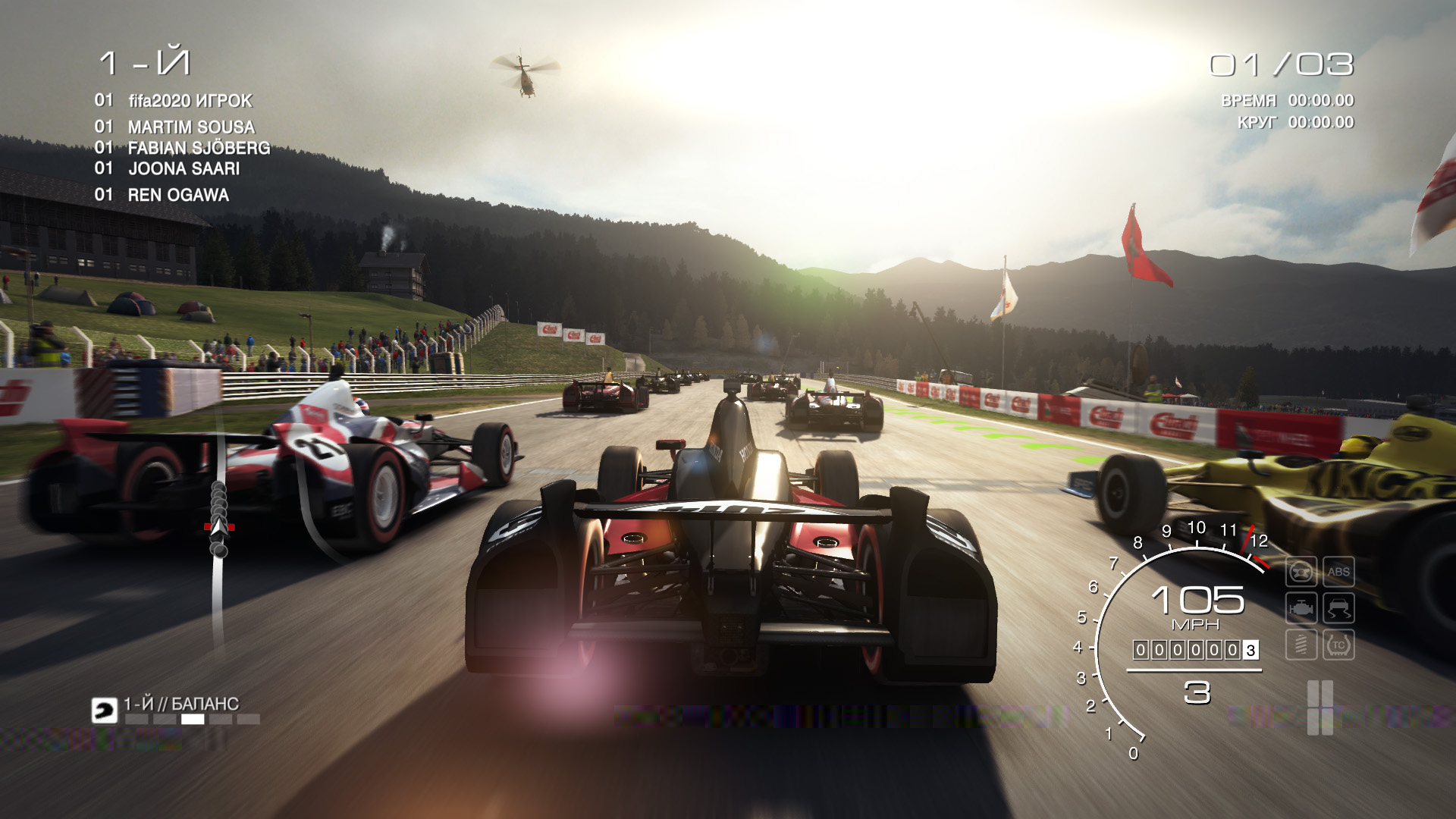Select the highlighted teammate balance segment

click(193, 719)
